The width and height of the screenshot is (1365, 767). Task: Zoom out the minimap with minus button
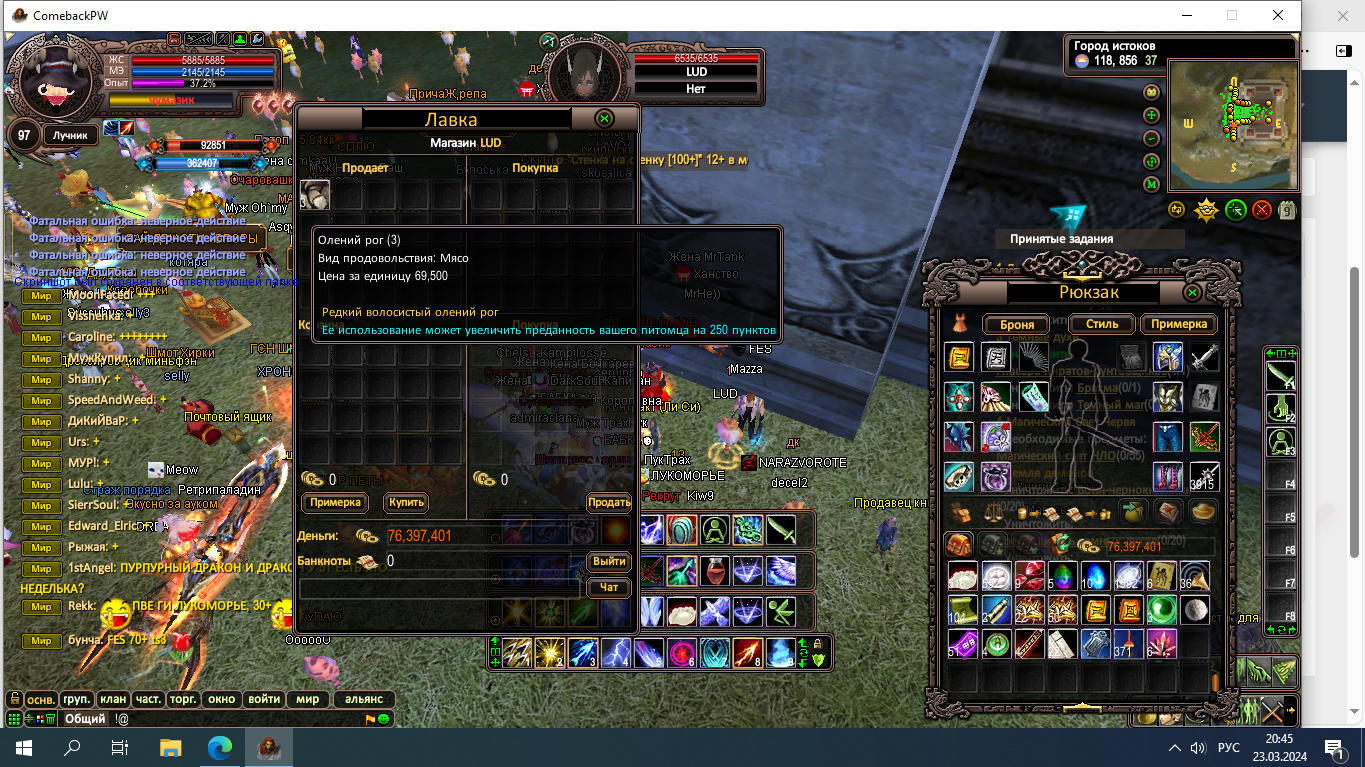[1151, 138]
